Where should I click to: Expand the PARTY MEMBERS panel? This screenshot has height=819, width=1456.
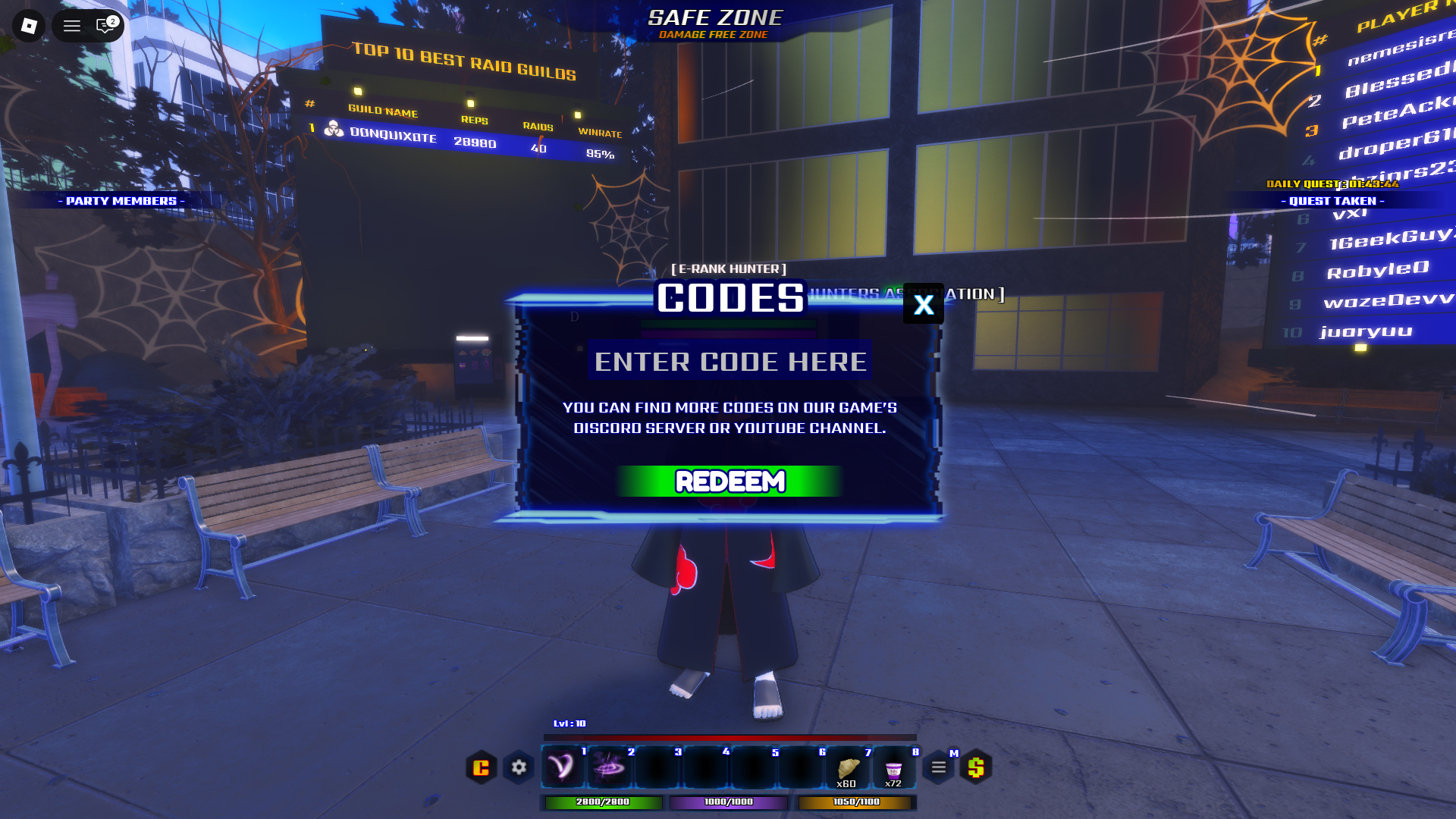(x=121, y=201)
